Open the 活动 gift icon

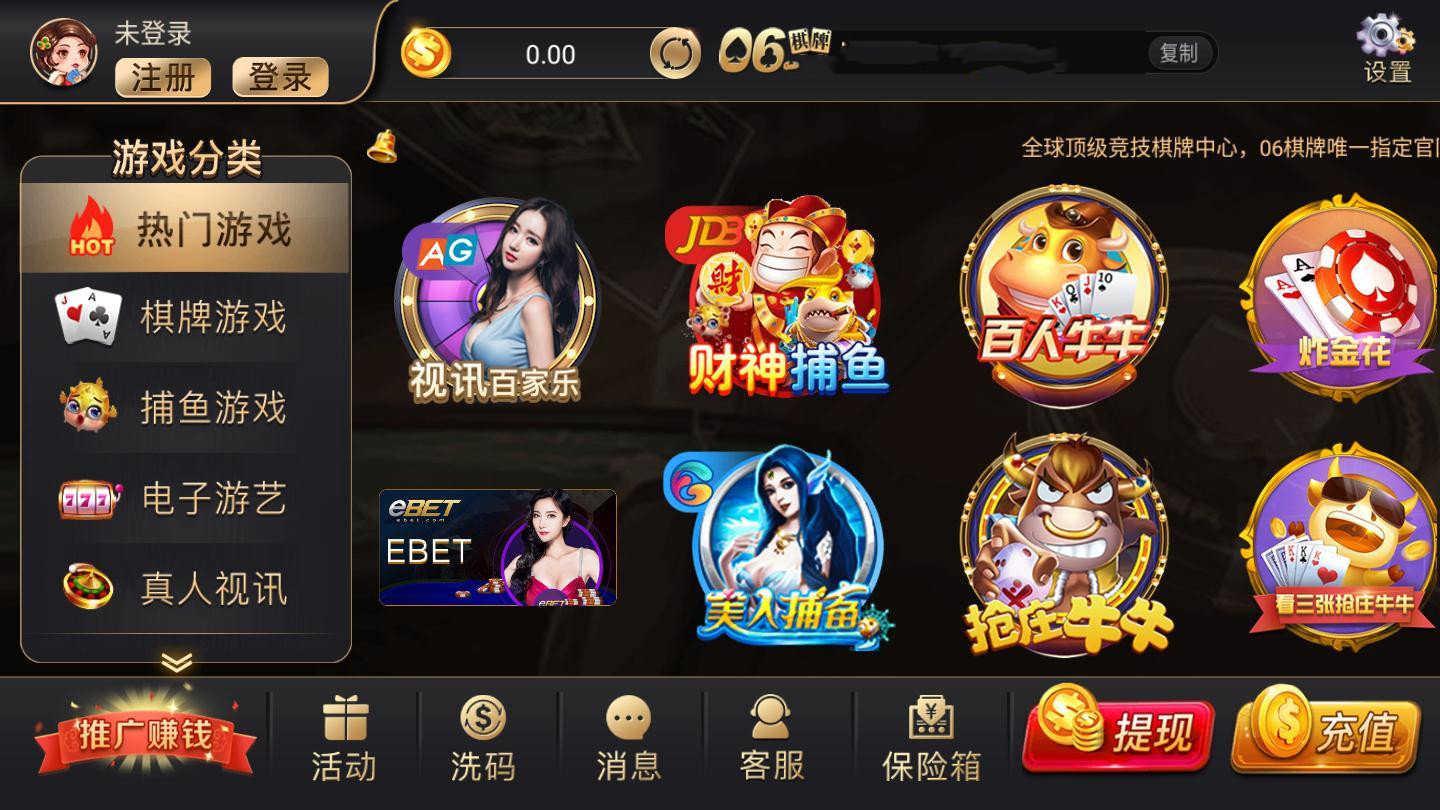pyautogui.click(x=343, y=730)
